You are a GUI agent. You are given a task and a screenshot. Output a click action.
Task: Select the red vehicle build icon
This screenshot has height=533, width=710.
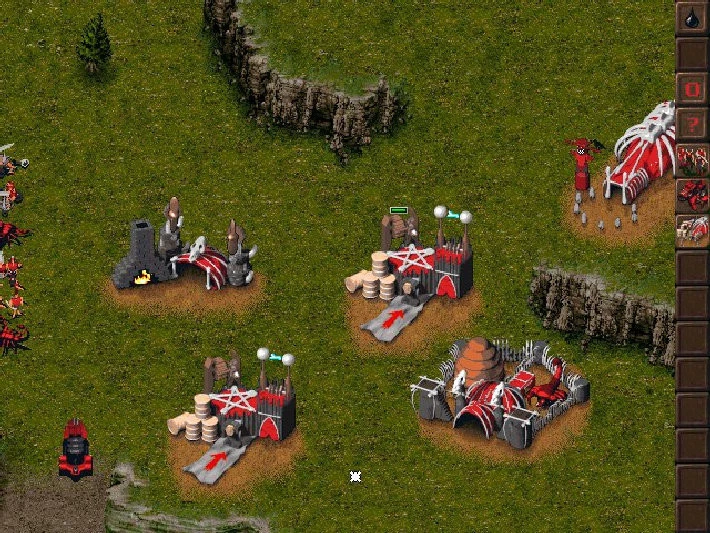(x=692, y=195)
